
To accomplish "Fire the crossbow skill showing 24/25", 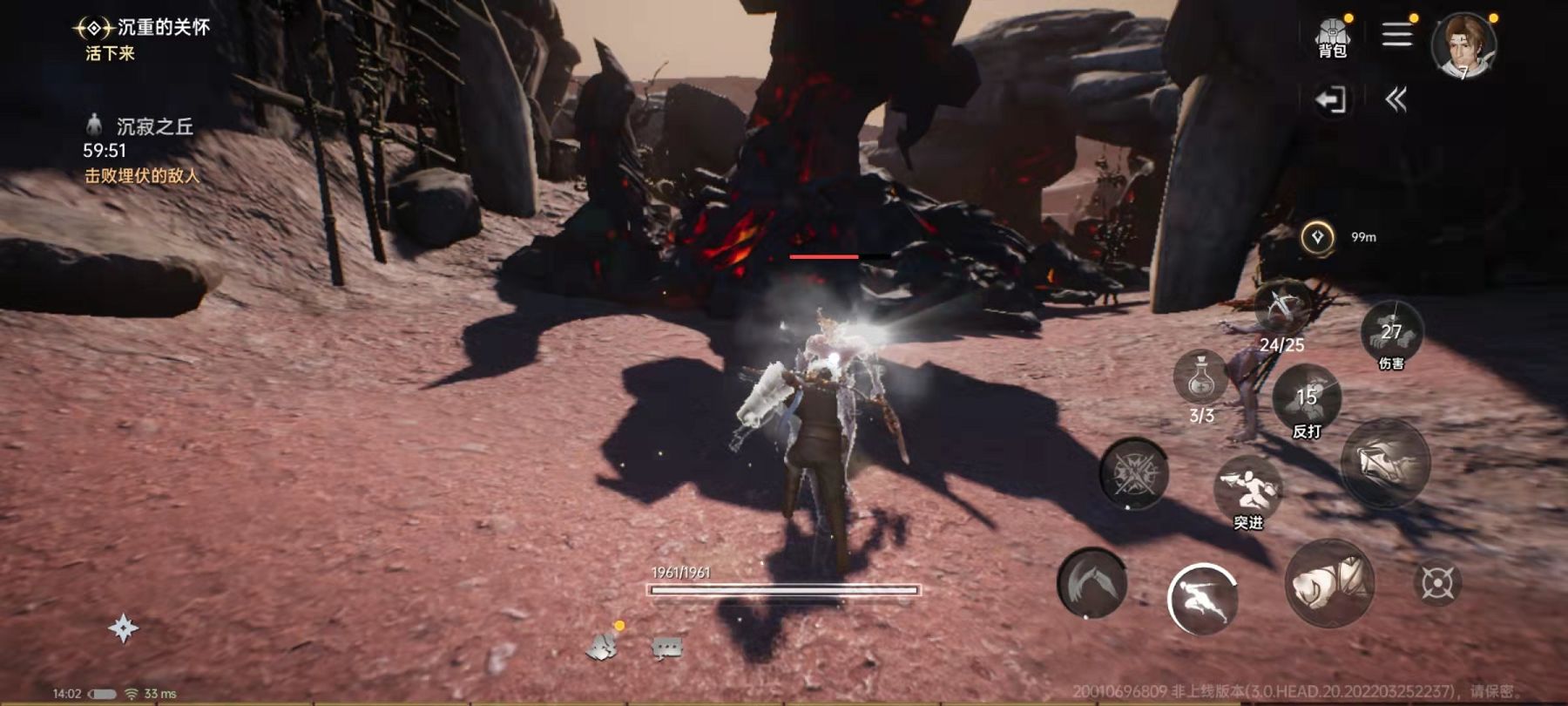I will (x=1281, y=309).
